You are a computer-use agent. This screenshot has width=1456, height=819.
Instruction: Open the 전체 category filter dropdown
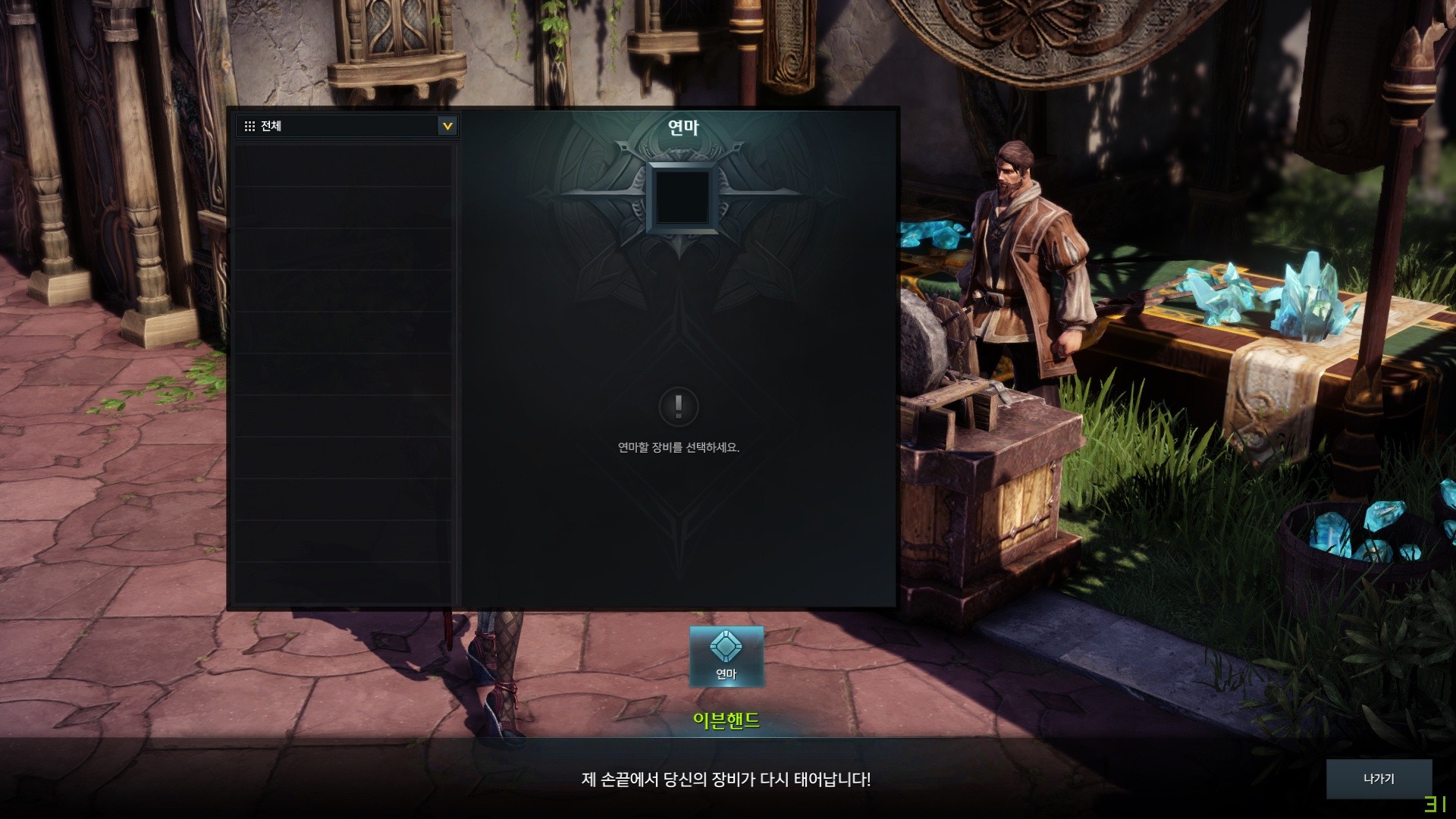[x=447, y=126]
